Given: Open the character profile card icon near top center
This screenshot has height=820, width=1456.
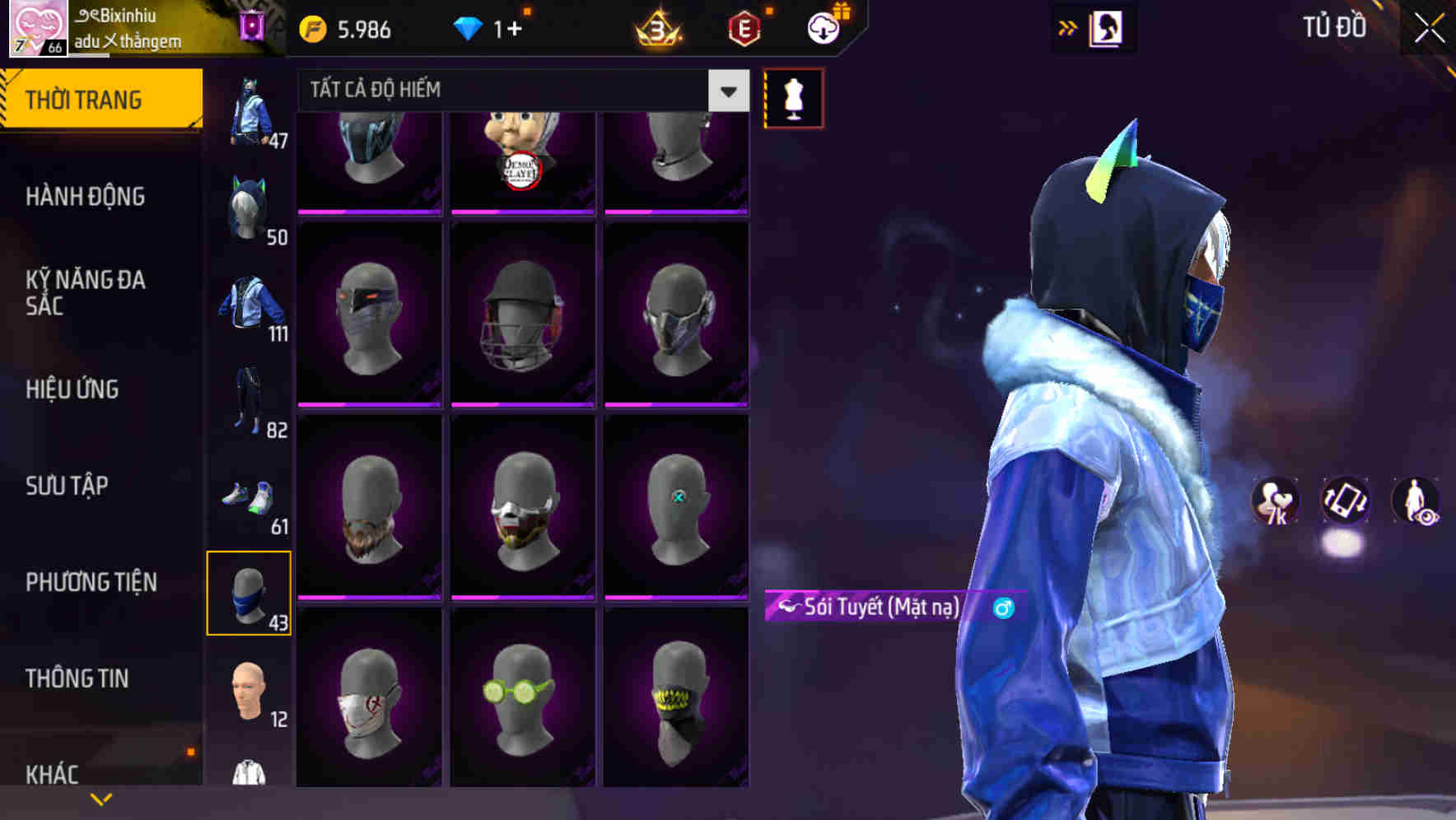Looking at the screenshot, I should pos(1108,27).
